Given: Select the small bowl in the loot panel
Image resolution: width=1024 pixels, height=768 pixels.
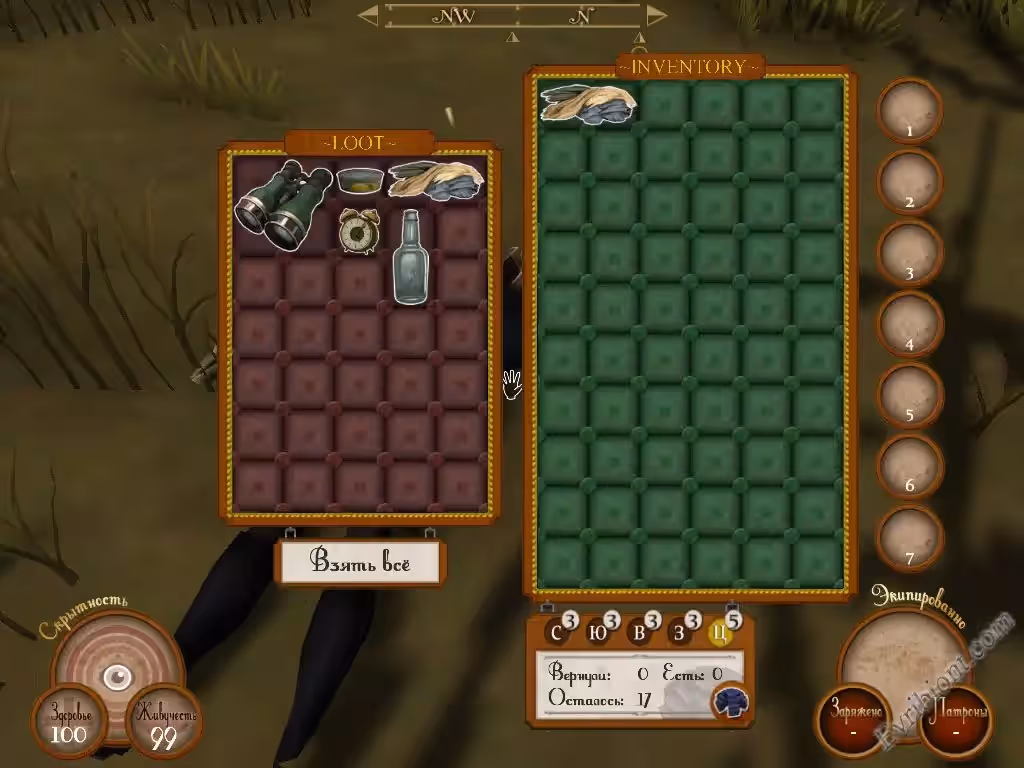Looking at the screenshot, I should pos(359,181).
